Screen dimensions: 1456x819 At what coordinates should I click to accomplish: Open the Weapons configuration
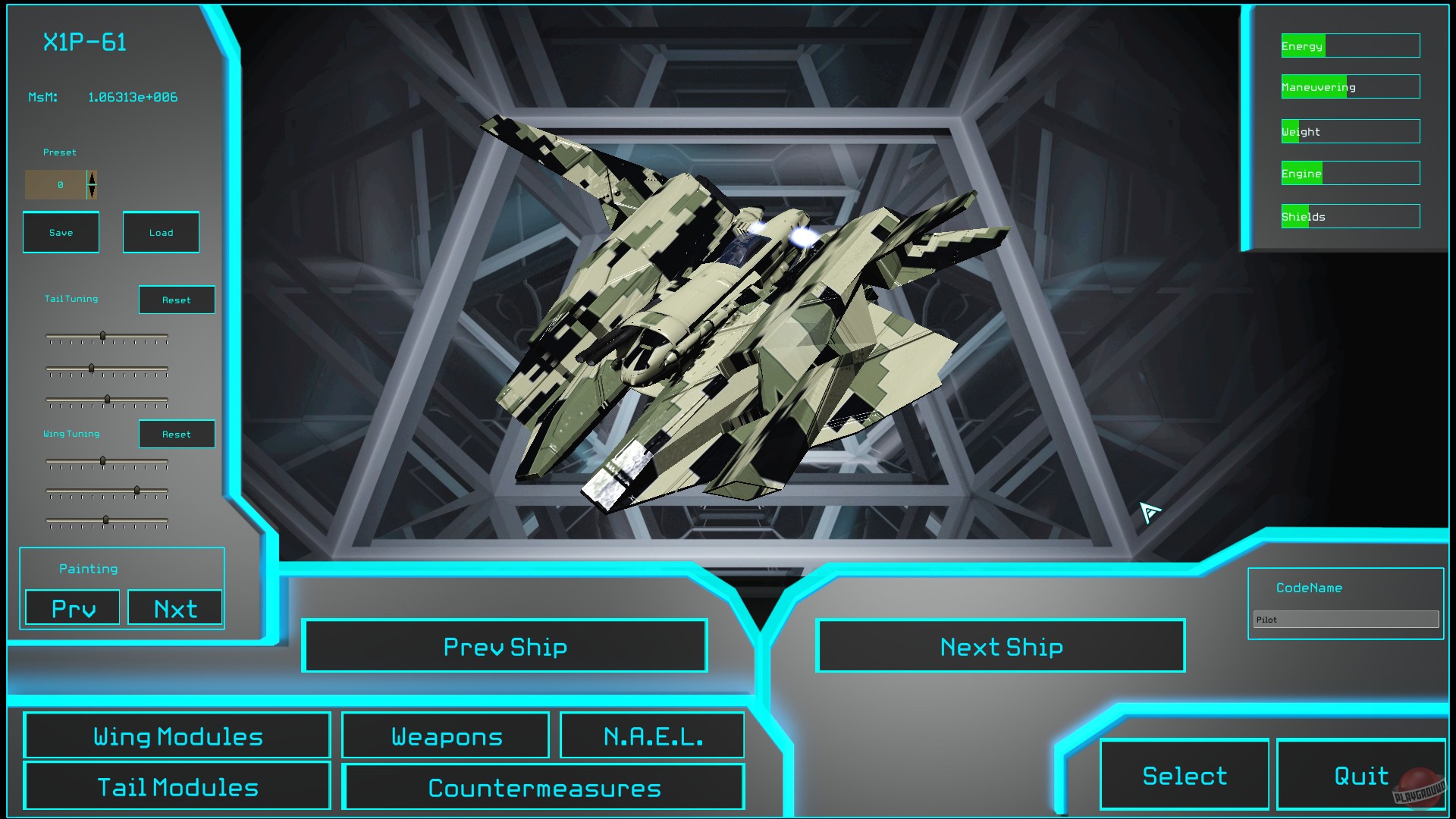click(445, 735)
